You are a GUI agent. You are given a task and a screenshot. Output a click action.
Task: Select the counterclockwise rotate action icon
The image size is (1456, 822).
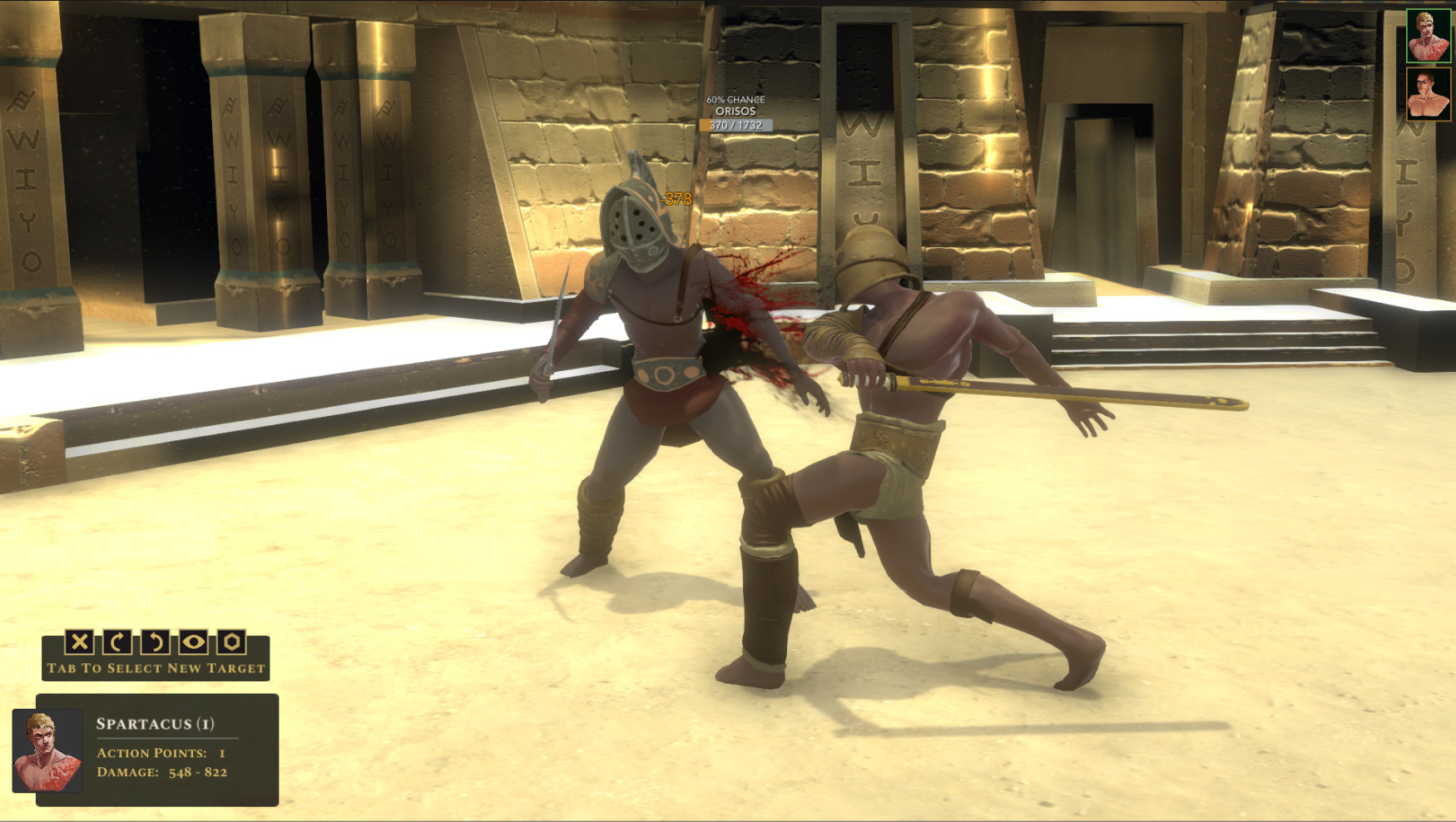click(155, 642)
